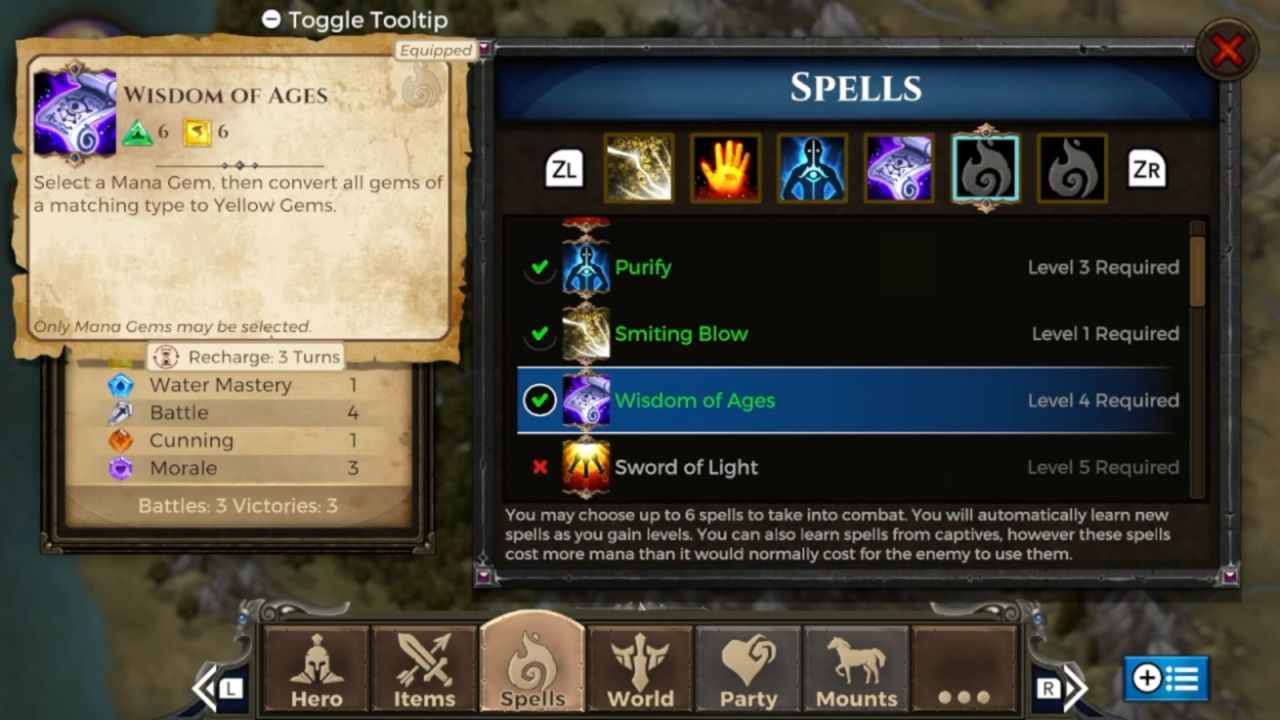
Task: Select the Purify spell row
Action: (x=848, y=267)
